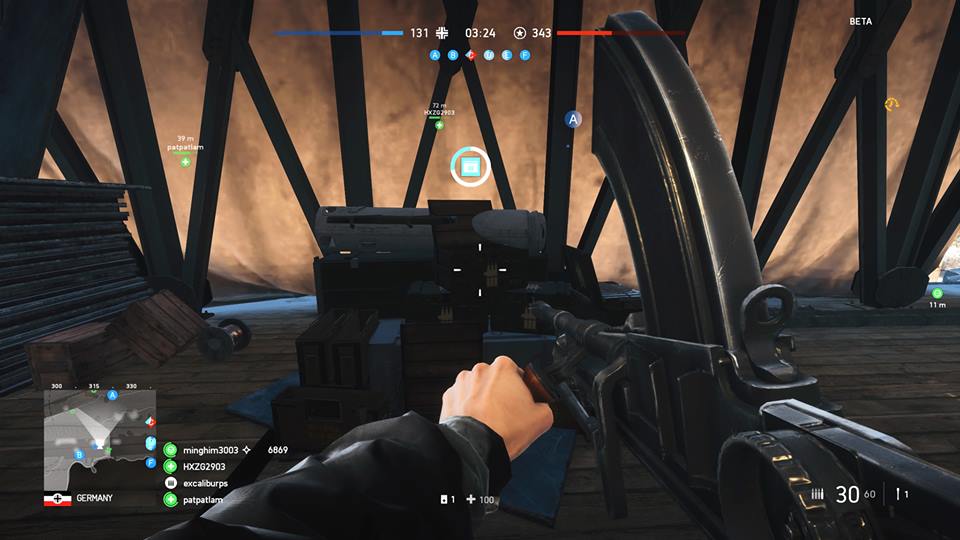This screenshot has height=540, width=960.
Task: Select the medical pouch gadget icon
Action: (445, 499)
